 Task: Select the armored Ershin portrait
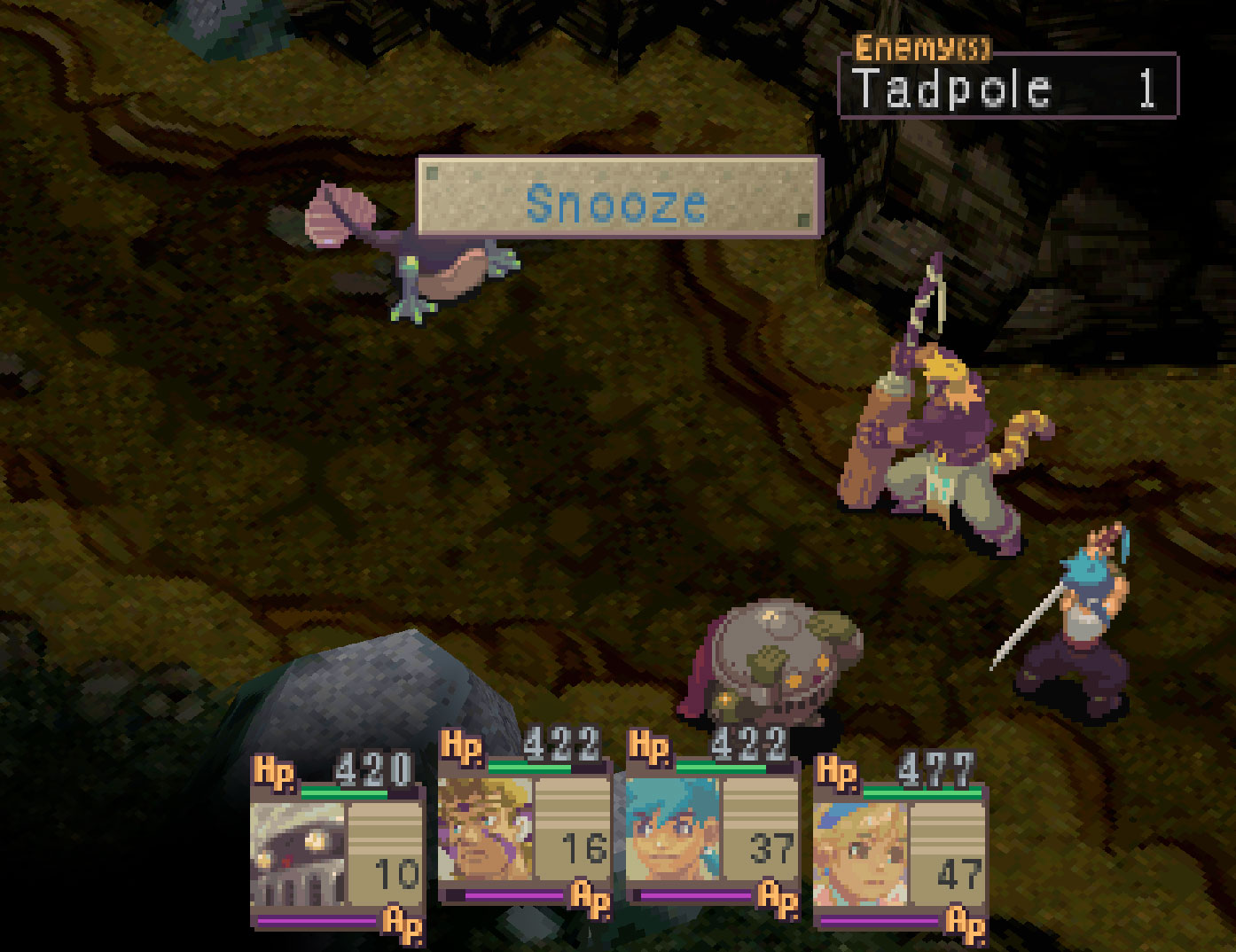(x=298, y=854)
